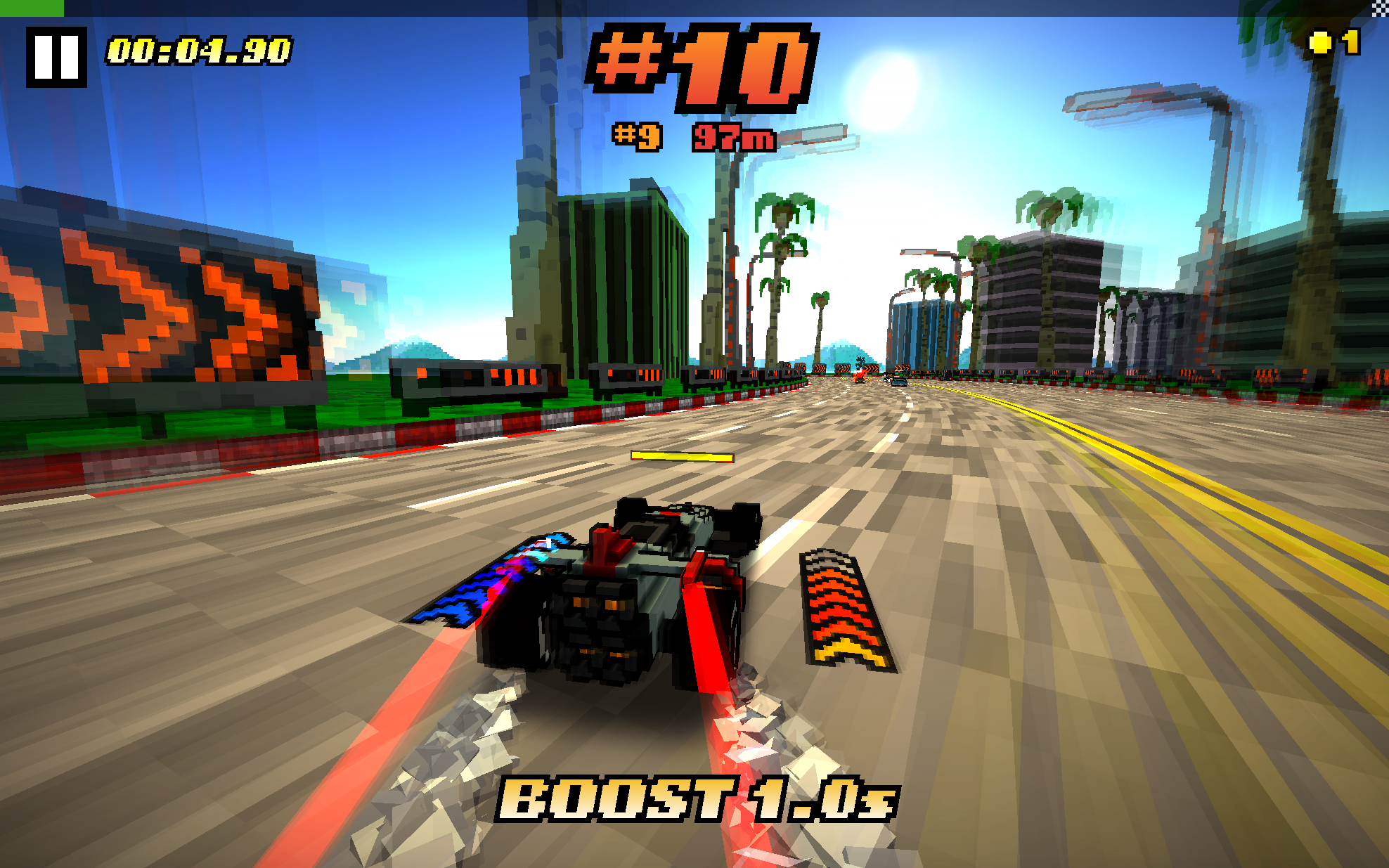The width and height of the screenshot is (1389, 868).
Task: Click the yellow race timer reading 00:04.90
Action: (x=199, y=51)
